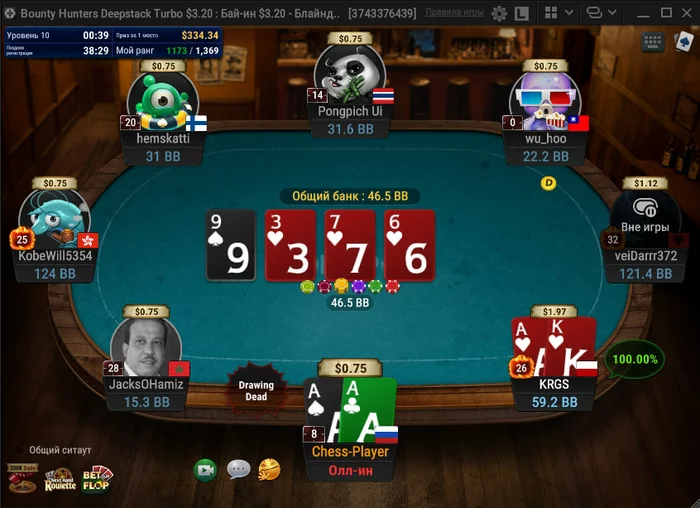This screenshot has height=508, width=700.
Task: Open the 150K Daily promotion
Action: 22,480
